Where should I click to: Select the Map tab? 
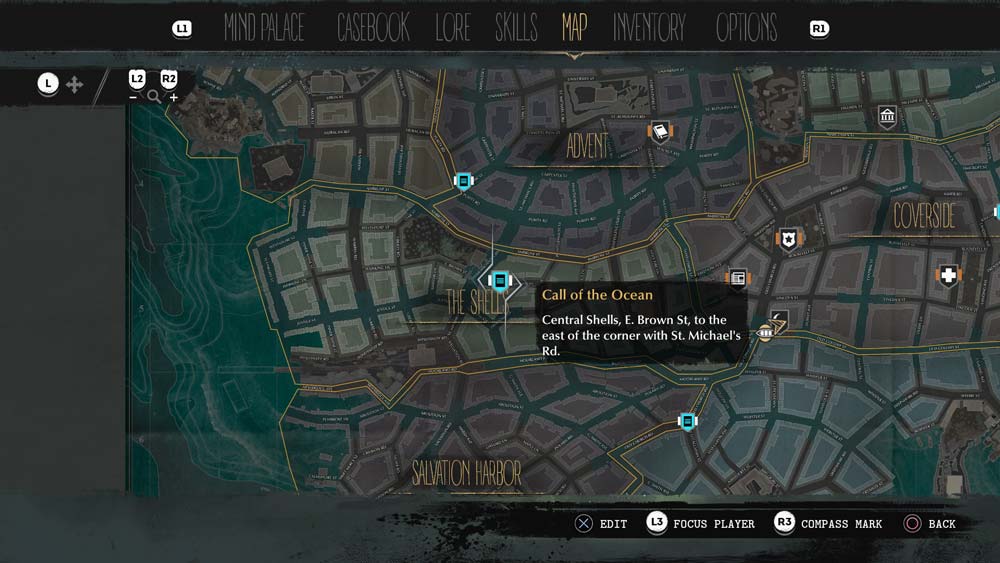tap(574, 28)
